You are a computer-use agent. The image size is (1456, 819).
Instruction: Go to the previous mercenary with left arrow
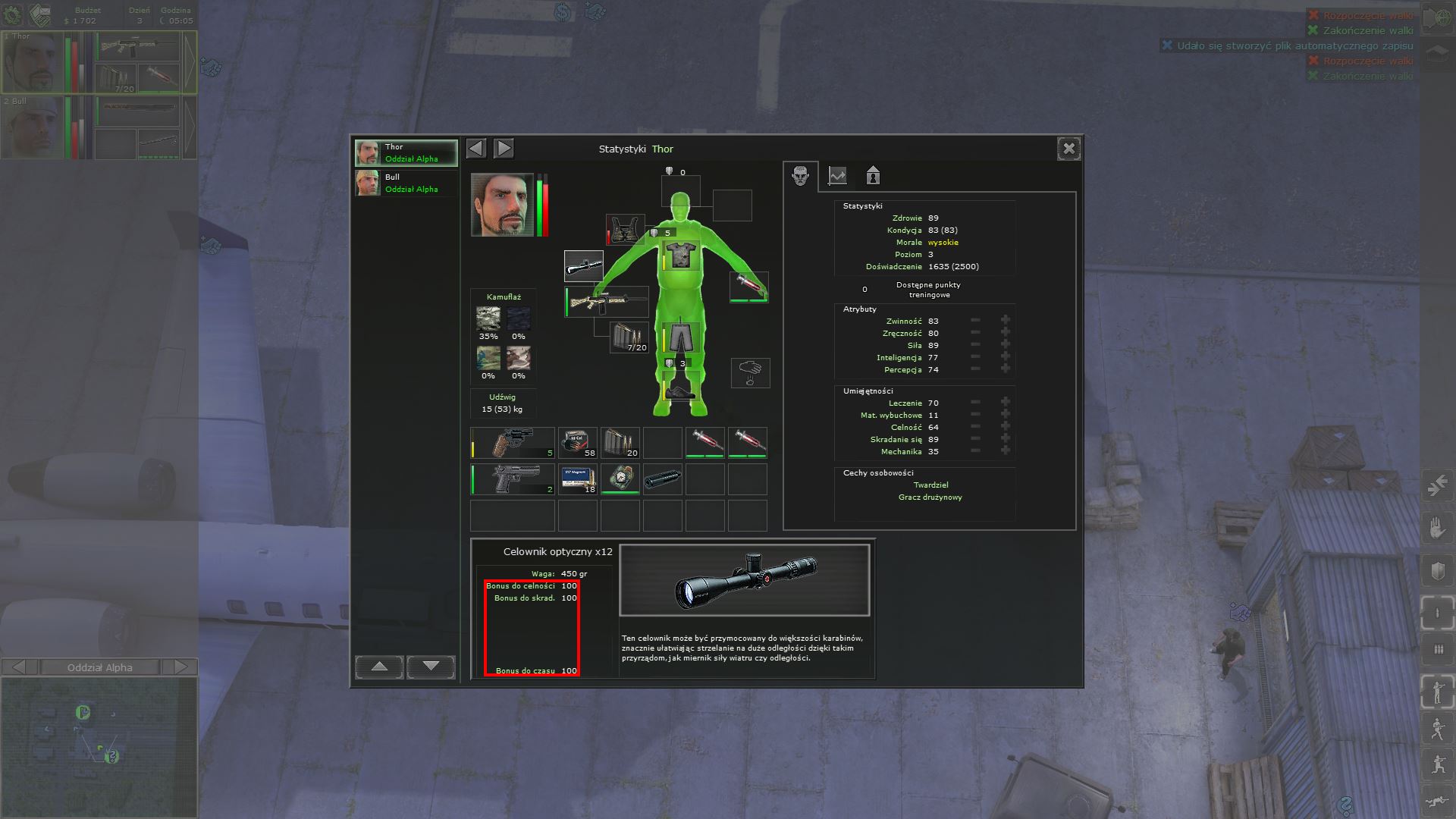476,148
